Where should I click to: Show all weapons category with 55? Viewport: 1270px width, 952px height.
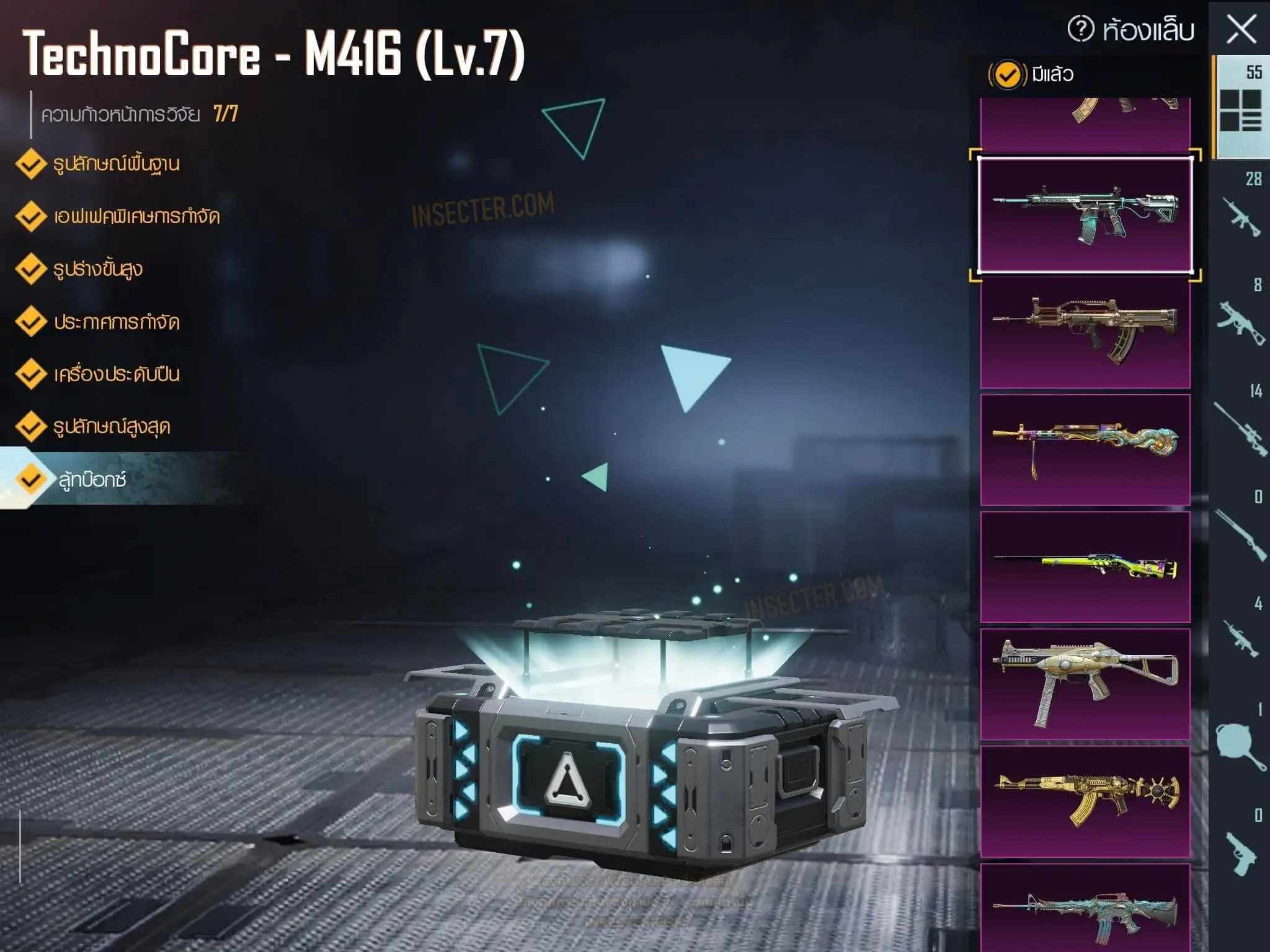(x=1240, y=105)
